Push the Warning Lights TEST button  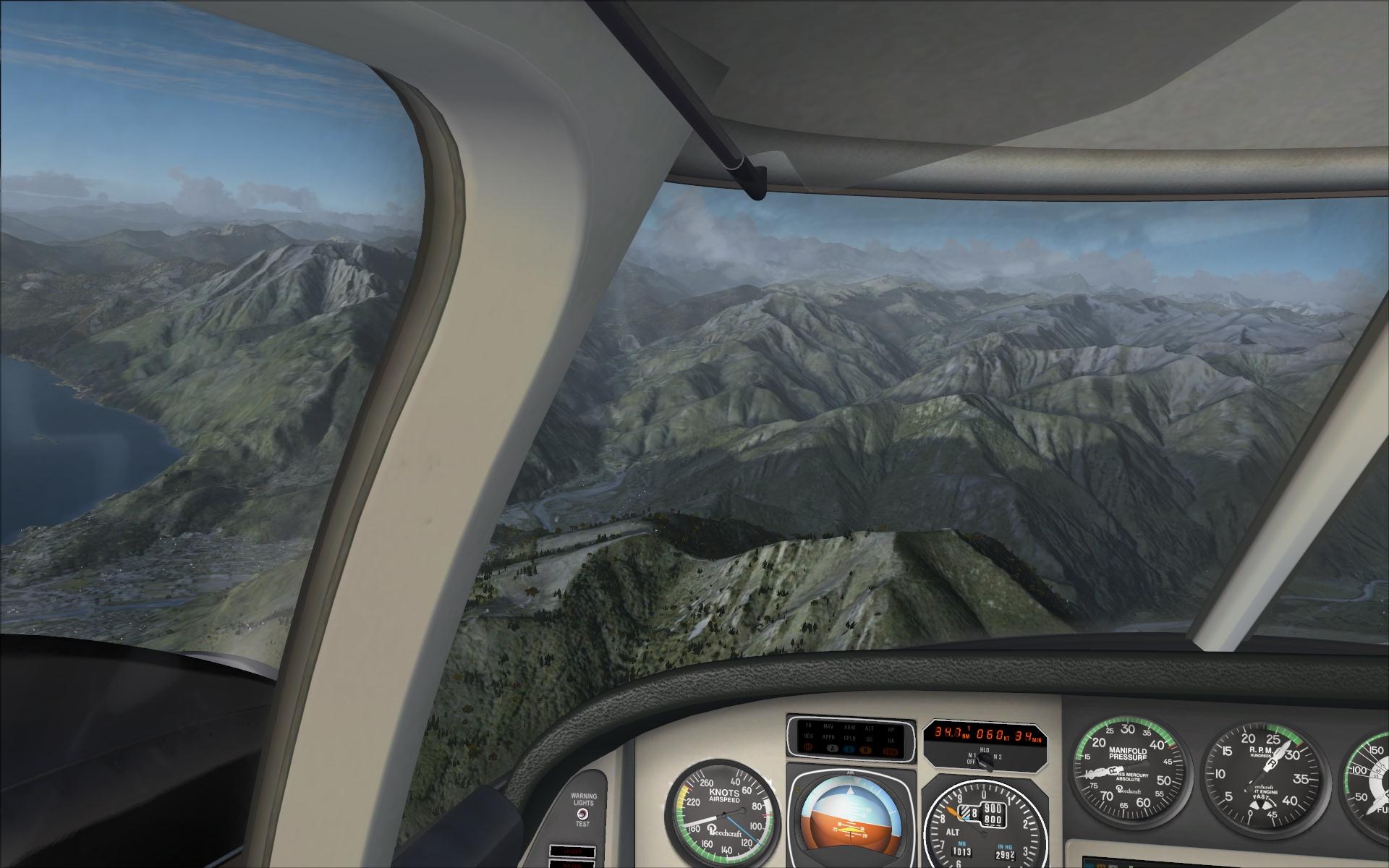pos(582,814)
